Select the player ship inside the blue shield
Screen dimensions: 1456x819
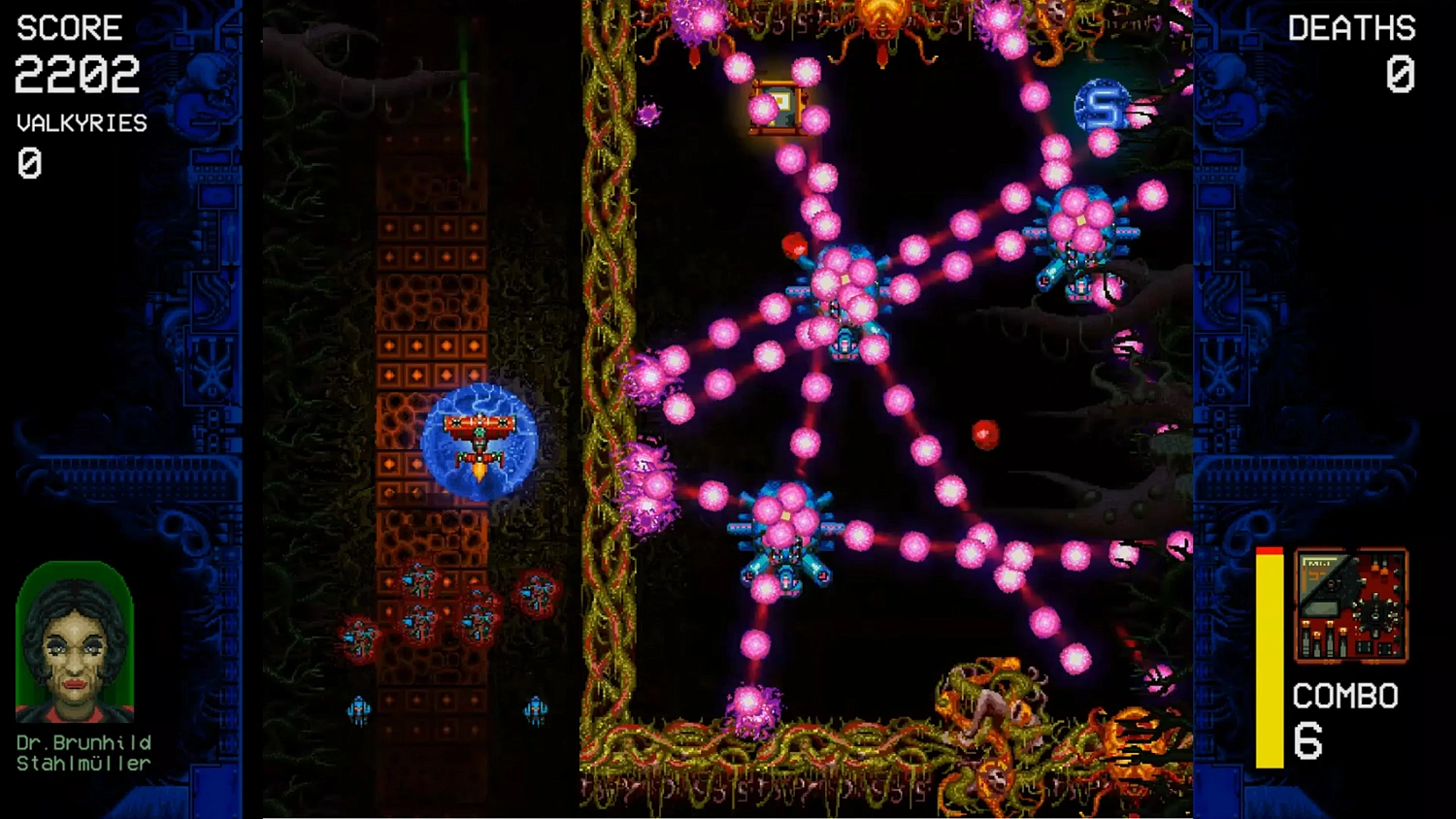pyautogui.click(x=480, y=437)
